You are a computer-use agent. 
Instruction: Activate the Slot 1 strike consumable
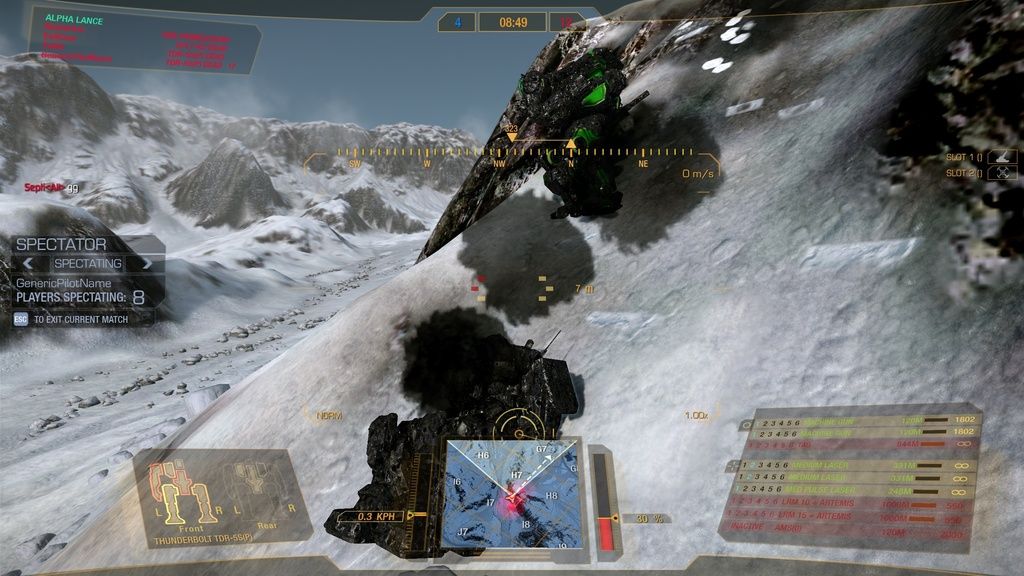click(1003, 157)
